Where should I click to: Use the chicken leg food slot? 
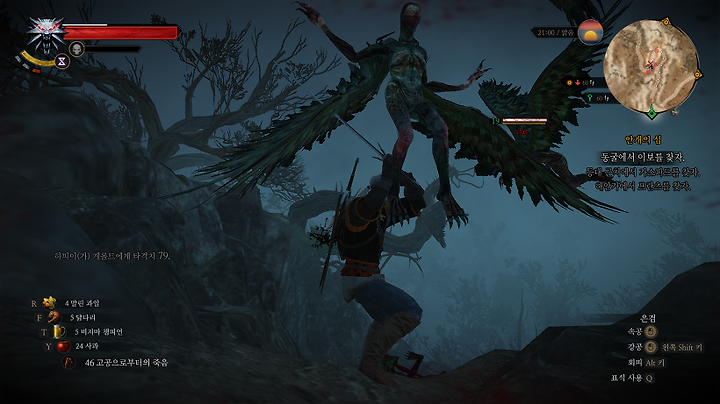pos(55,317)
